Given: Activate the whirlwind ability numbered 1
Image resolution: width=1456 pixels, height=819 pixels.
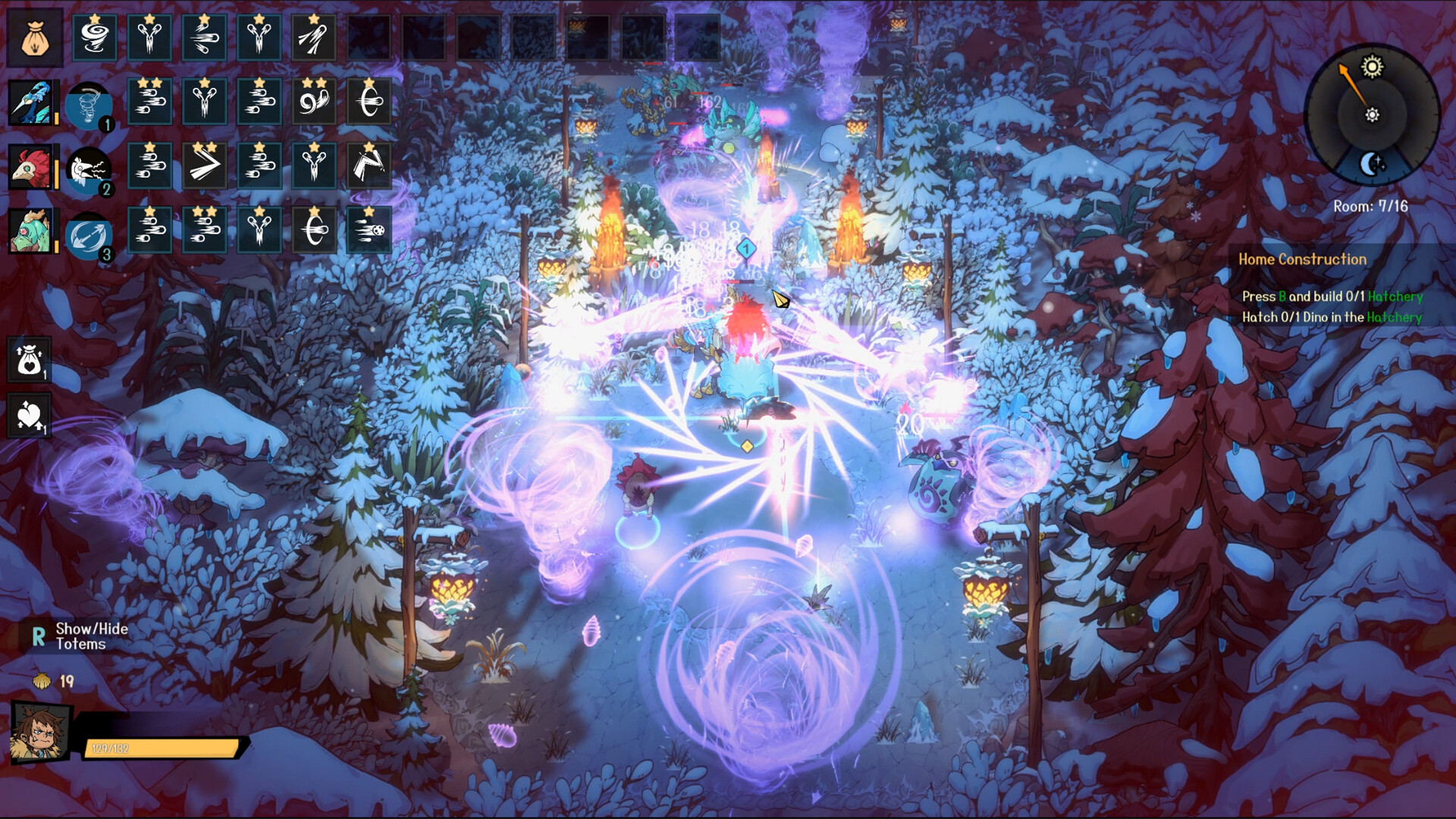Looking at the screenshot, I should click(89, 105).
